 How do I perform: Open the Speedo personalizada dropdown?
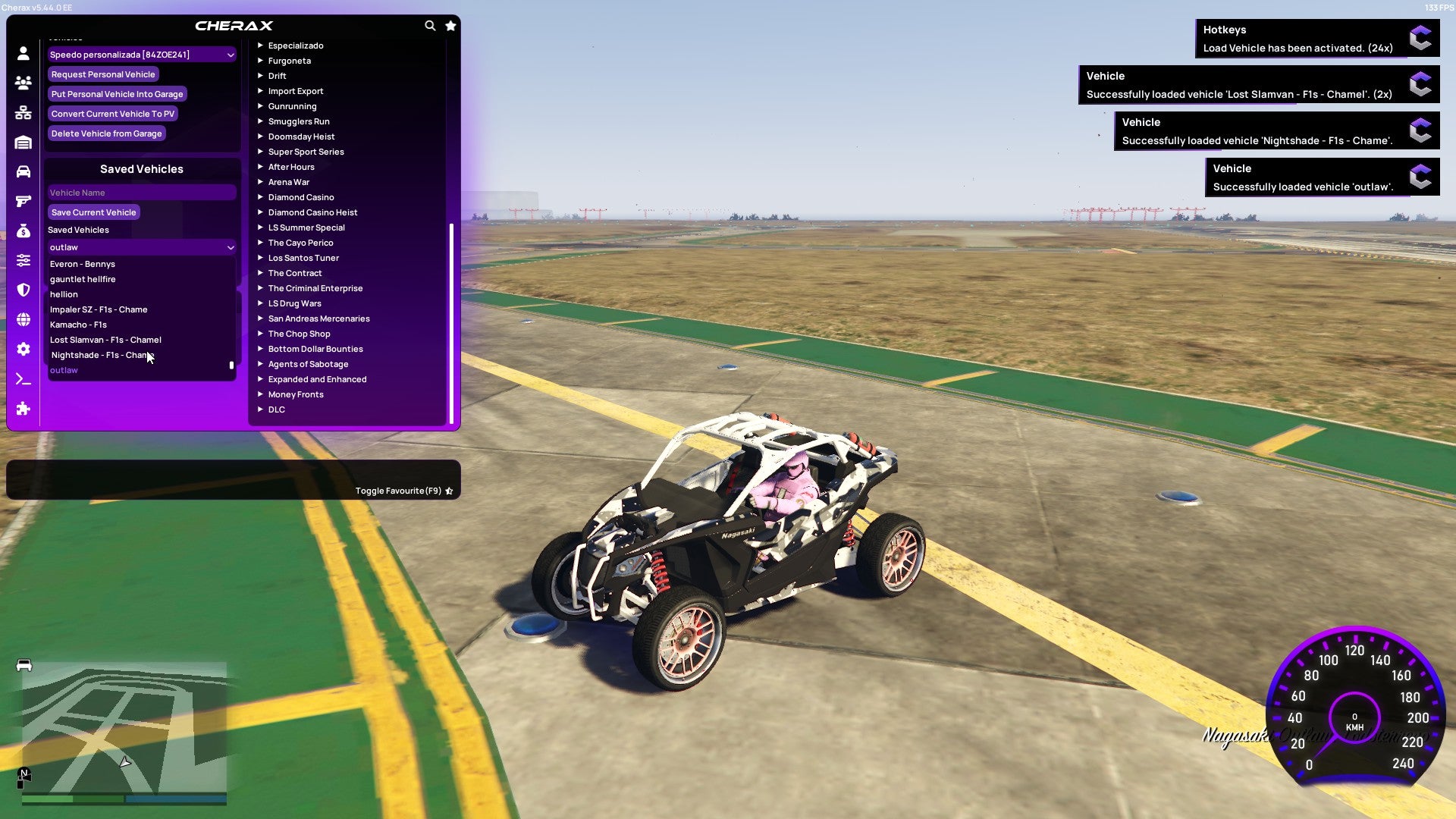point(141,54)
